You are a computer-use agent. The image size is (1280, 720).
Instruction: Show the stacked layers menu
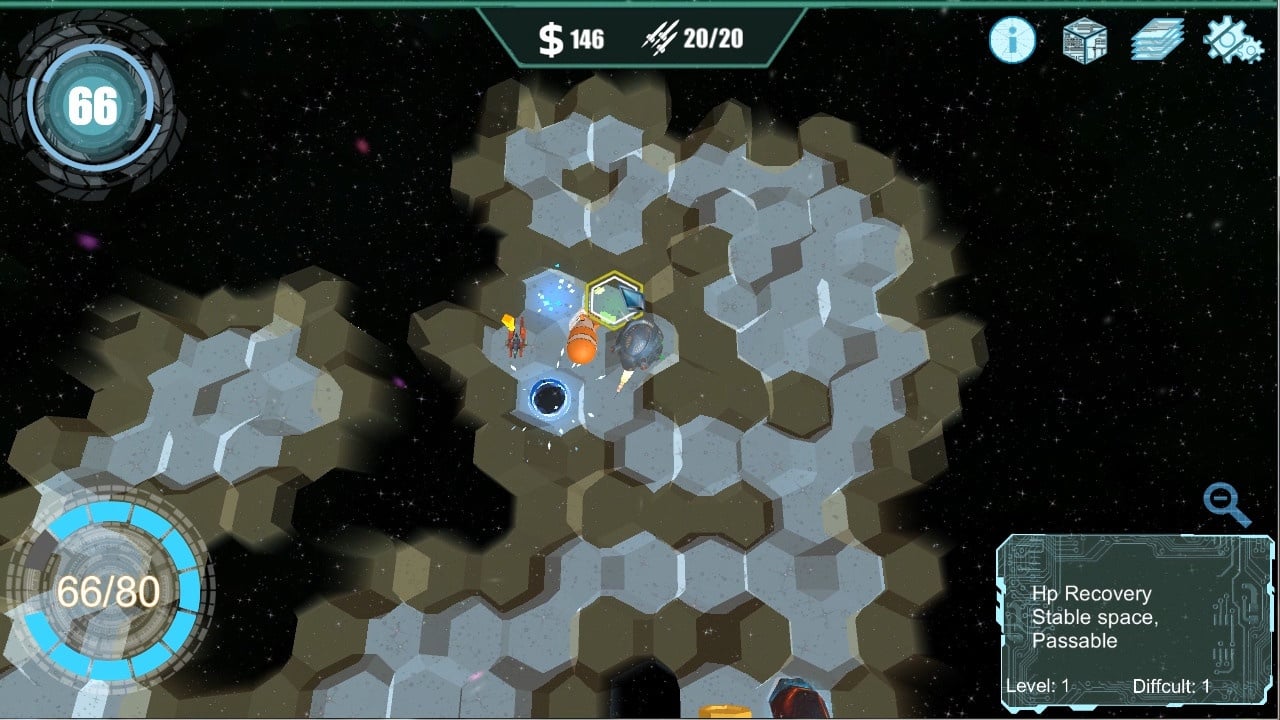coord(1157,41)
